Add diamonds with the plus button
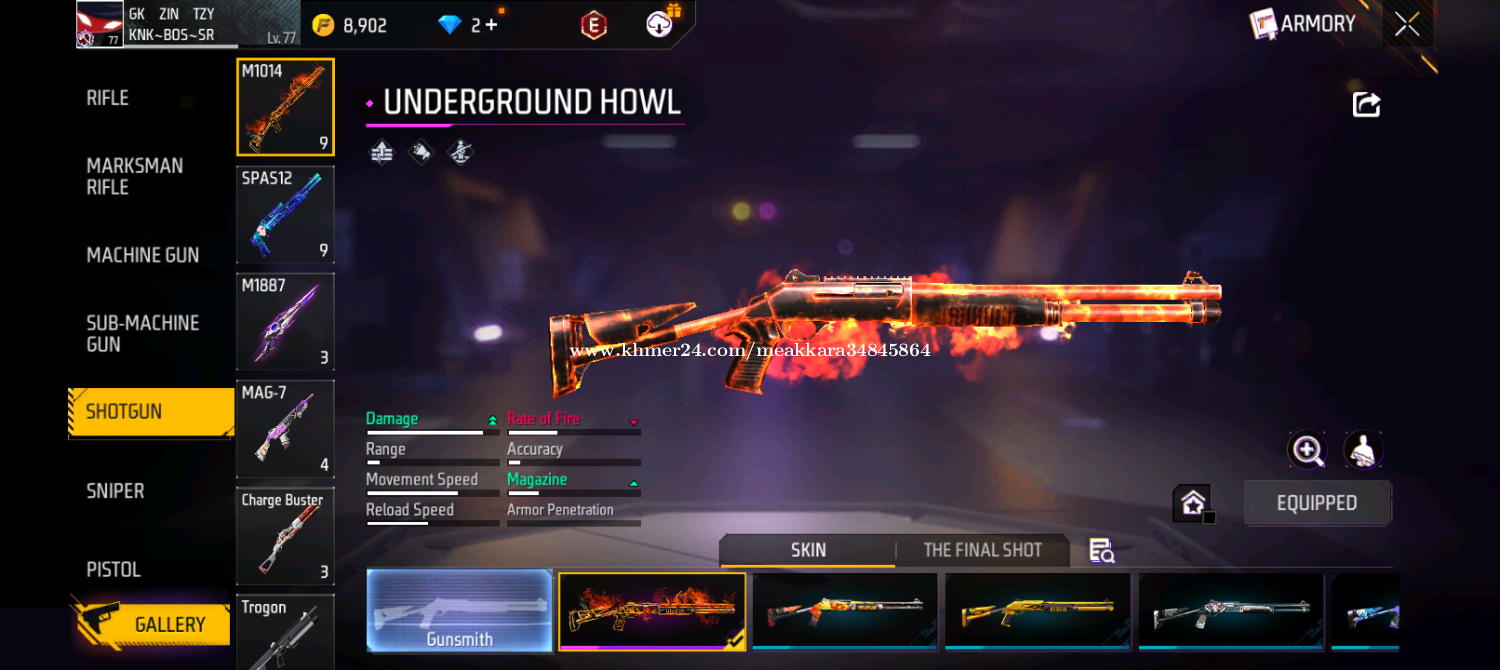1500x670 pixels. [x=490, y=25]
